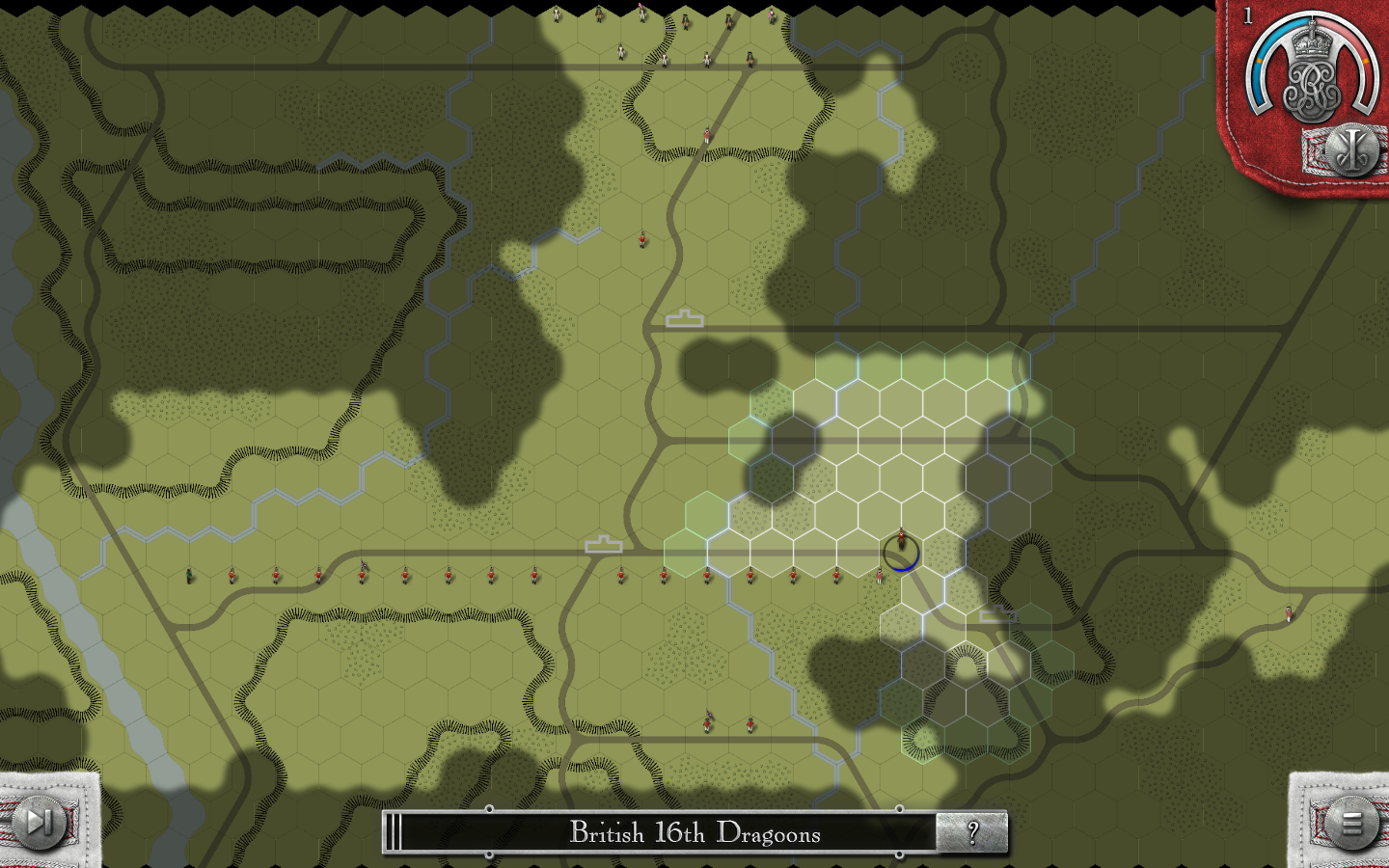Click the building marker on the western road

click(603, 542)
